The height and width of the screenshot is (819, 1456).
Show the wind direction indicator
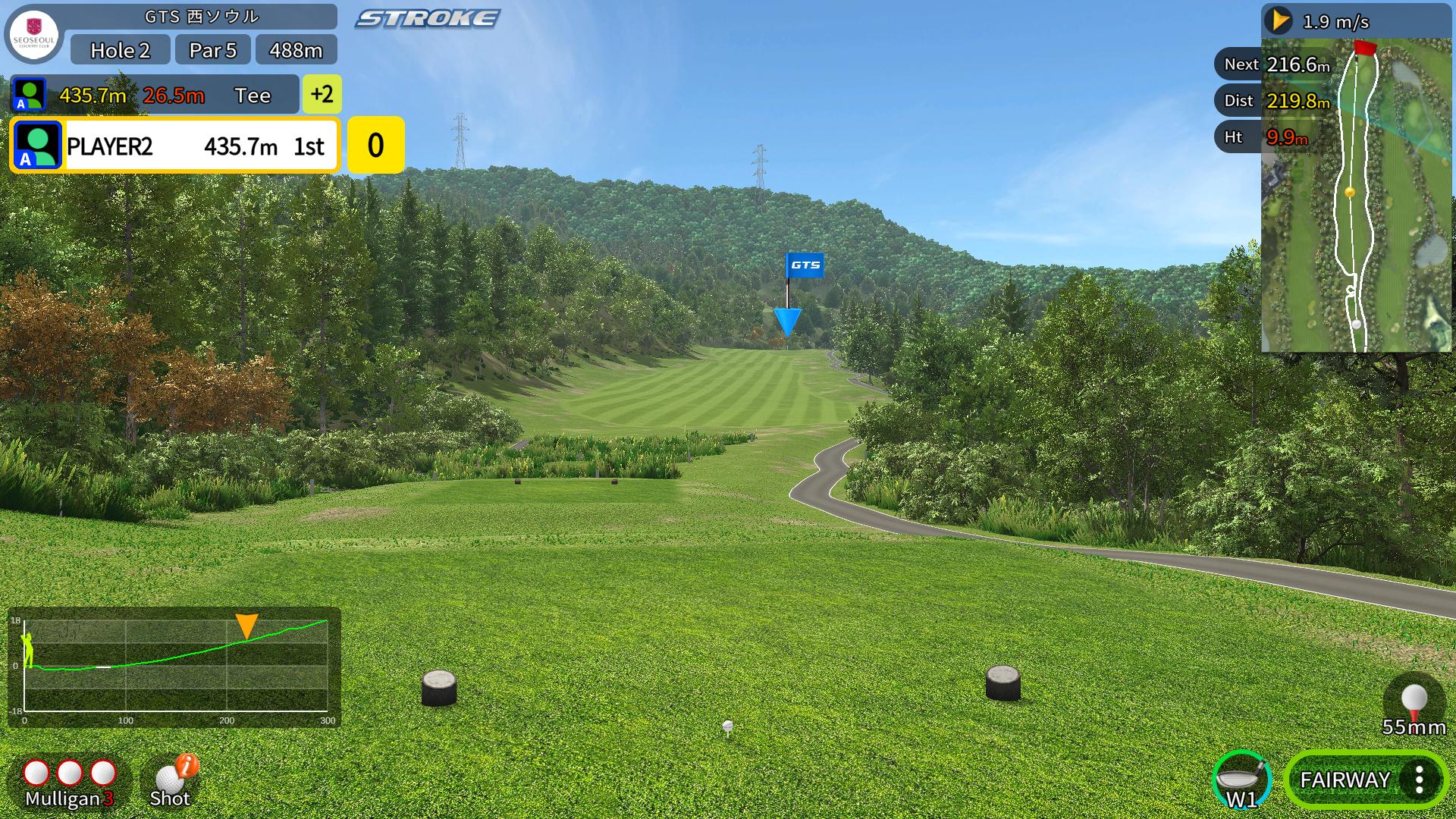click(1280, 20)
